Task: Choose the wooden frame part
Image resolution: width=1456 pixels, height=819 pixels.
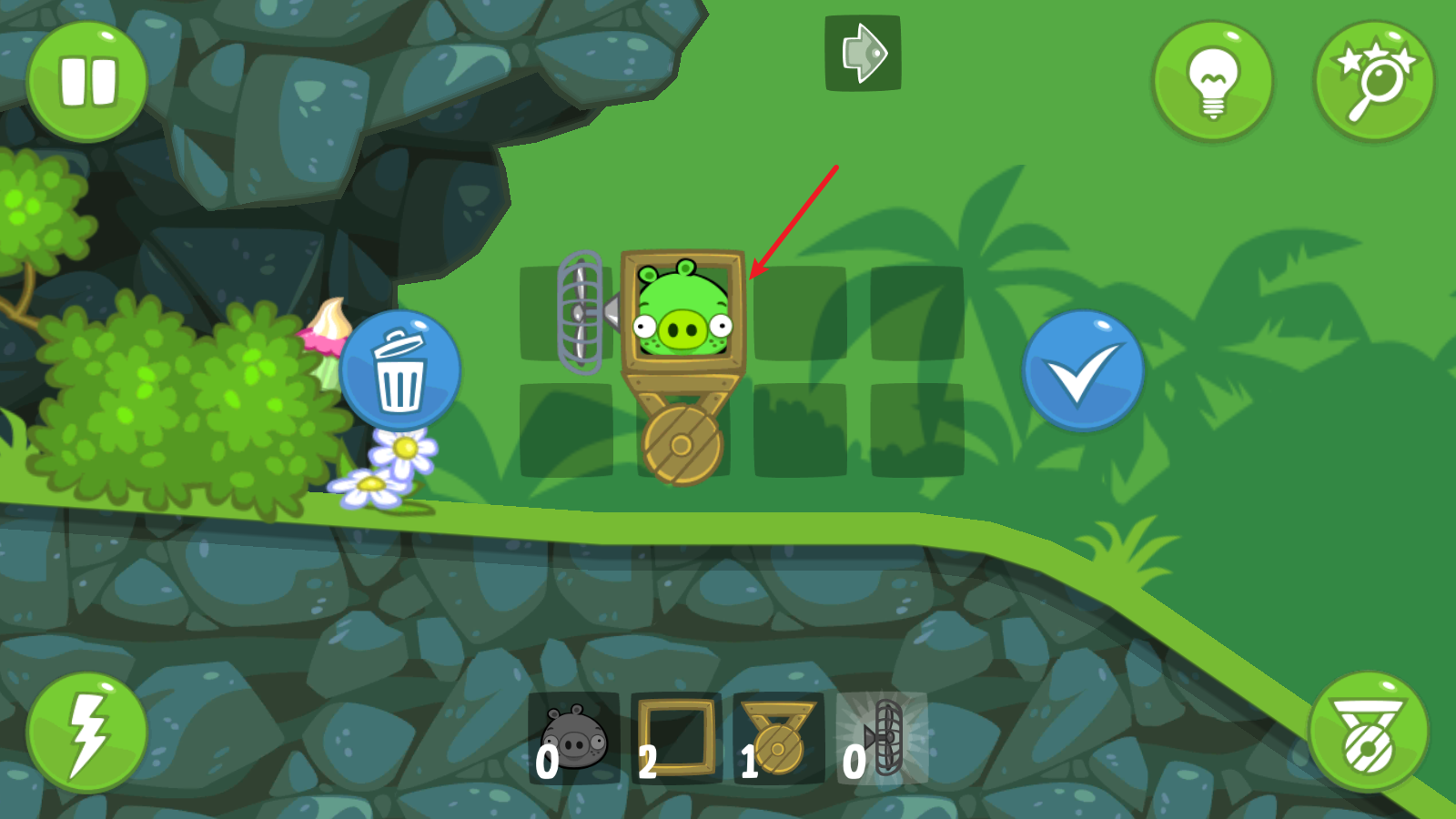Action: point(676,739)
